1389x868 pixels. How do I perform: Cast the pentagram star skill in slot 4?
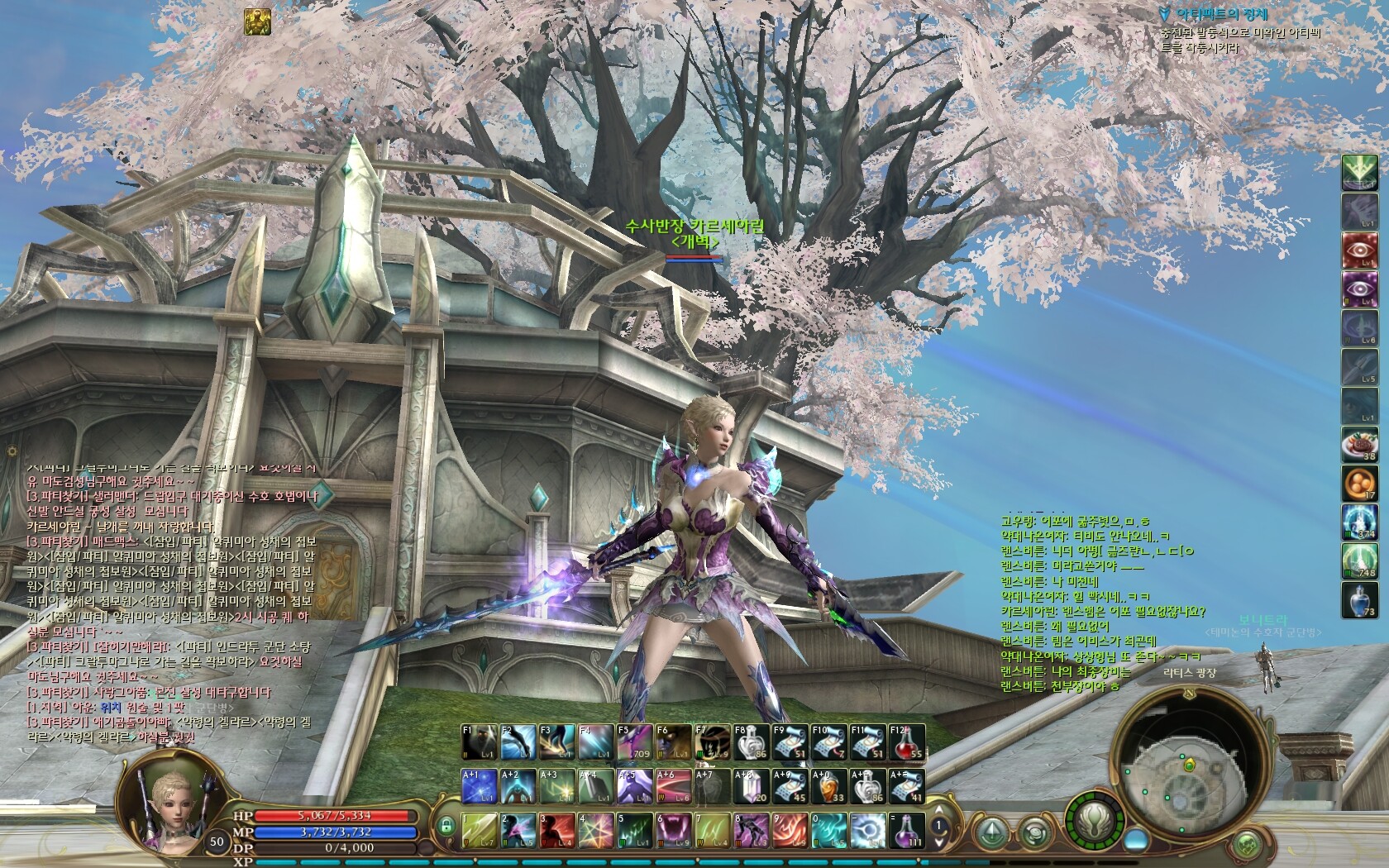tap(596, 830)
